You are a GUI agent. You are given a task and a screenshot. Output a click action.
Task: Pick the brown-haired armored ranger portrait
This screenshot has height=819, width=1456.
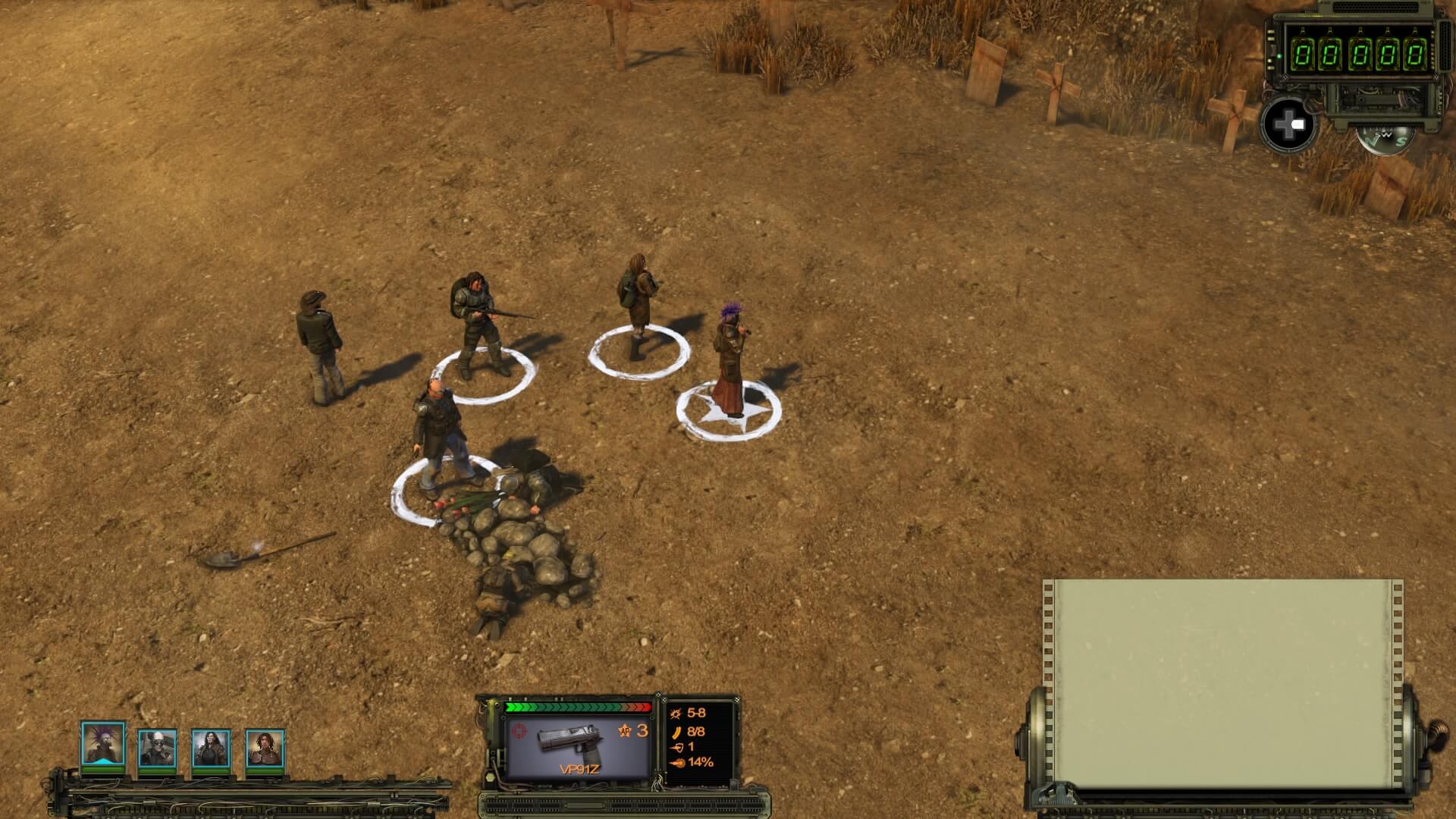point(265,748)
